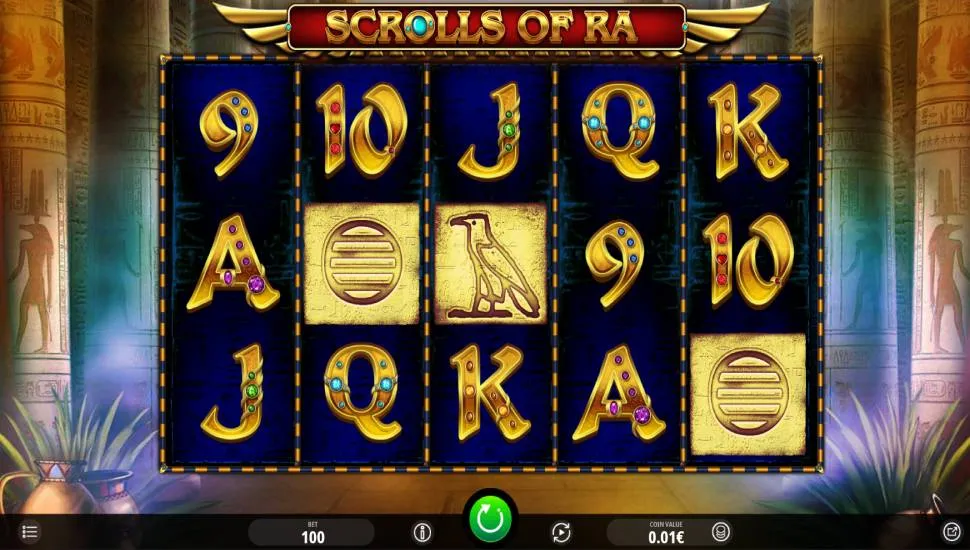Toggle the autoplay spin icon

pos(561,532)
